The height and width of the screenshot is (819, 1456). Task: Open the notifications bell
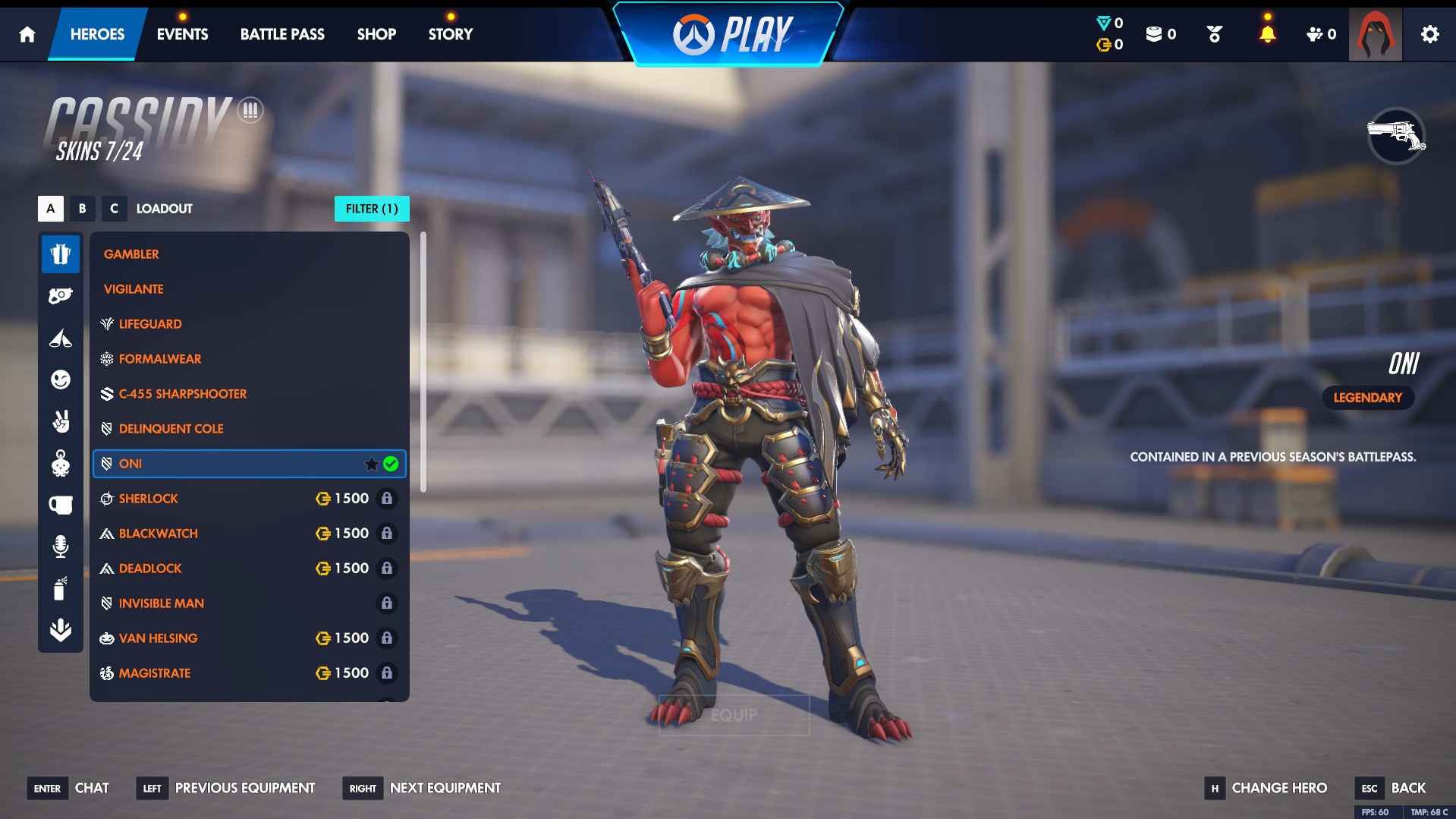[x=1266, y=33]
